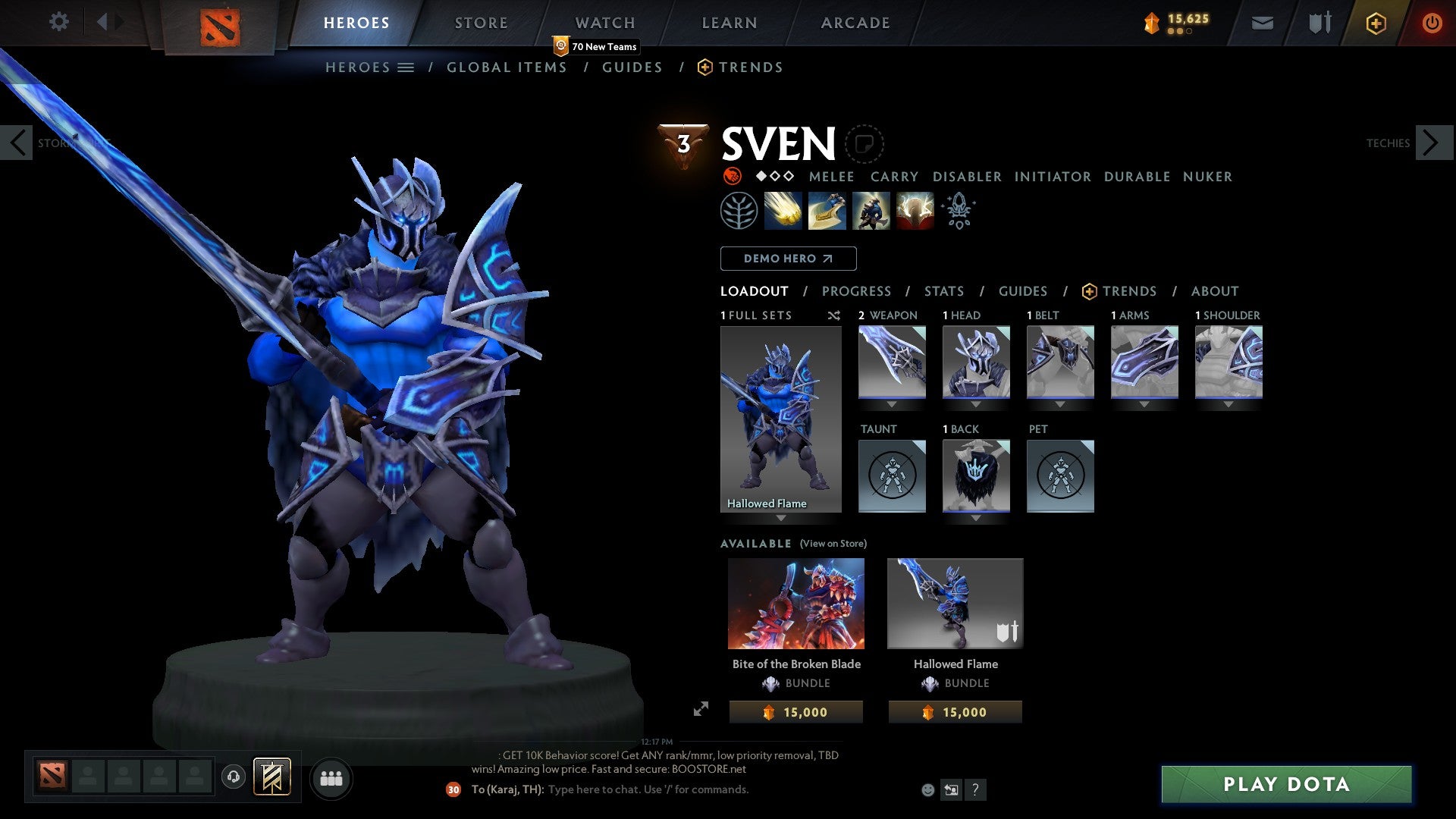Image resolution: width=1456 pixels, height=819 pixels.
Task: Click the Dota Plus hexagon icon near the top right
Action: click(1375, 23)
